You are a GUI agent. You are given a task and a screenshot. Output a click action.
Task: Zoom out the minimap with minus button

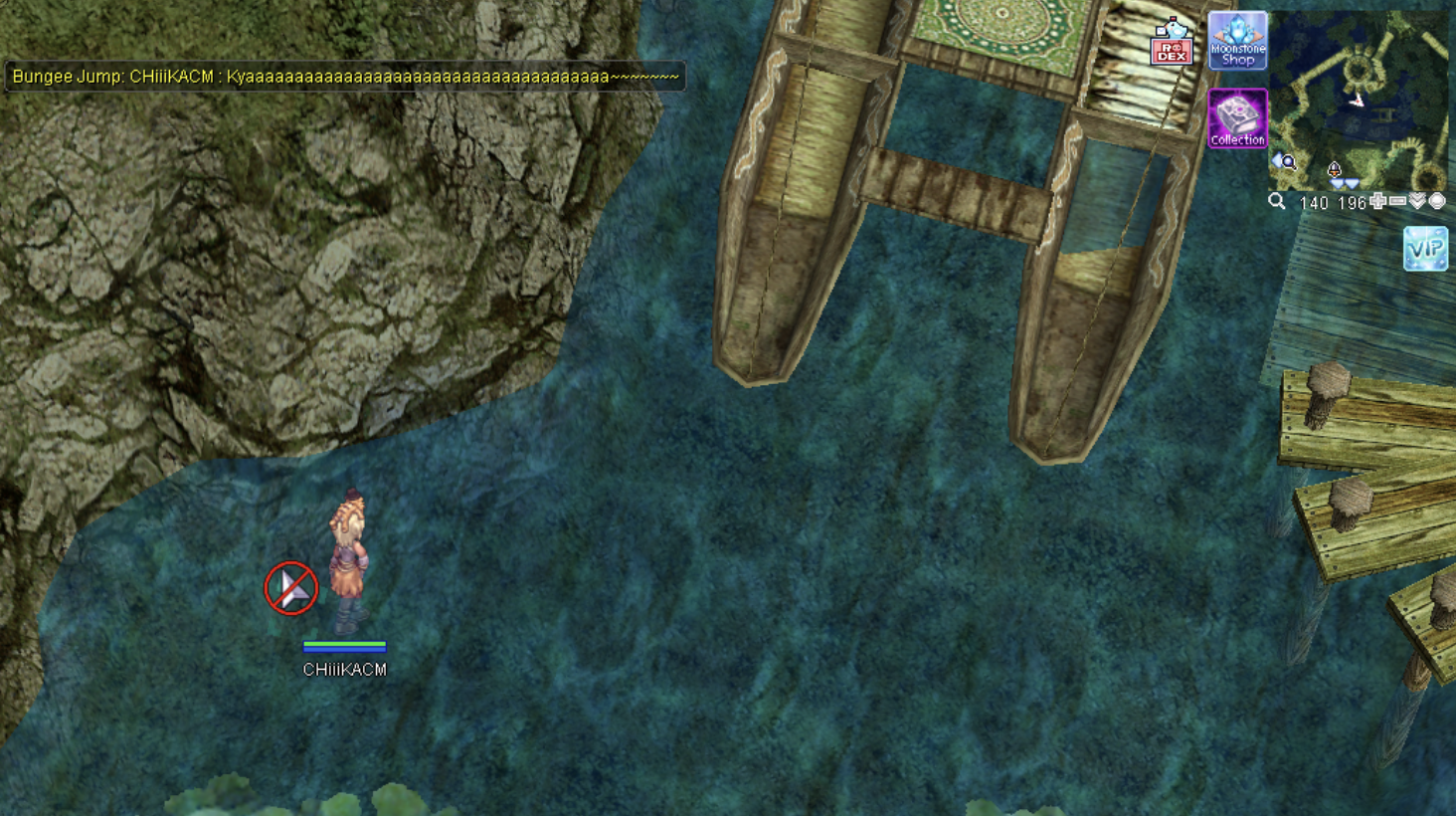(x=1397, y=202)
